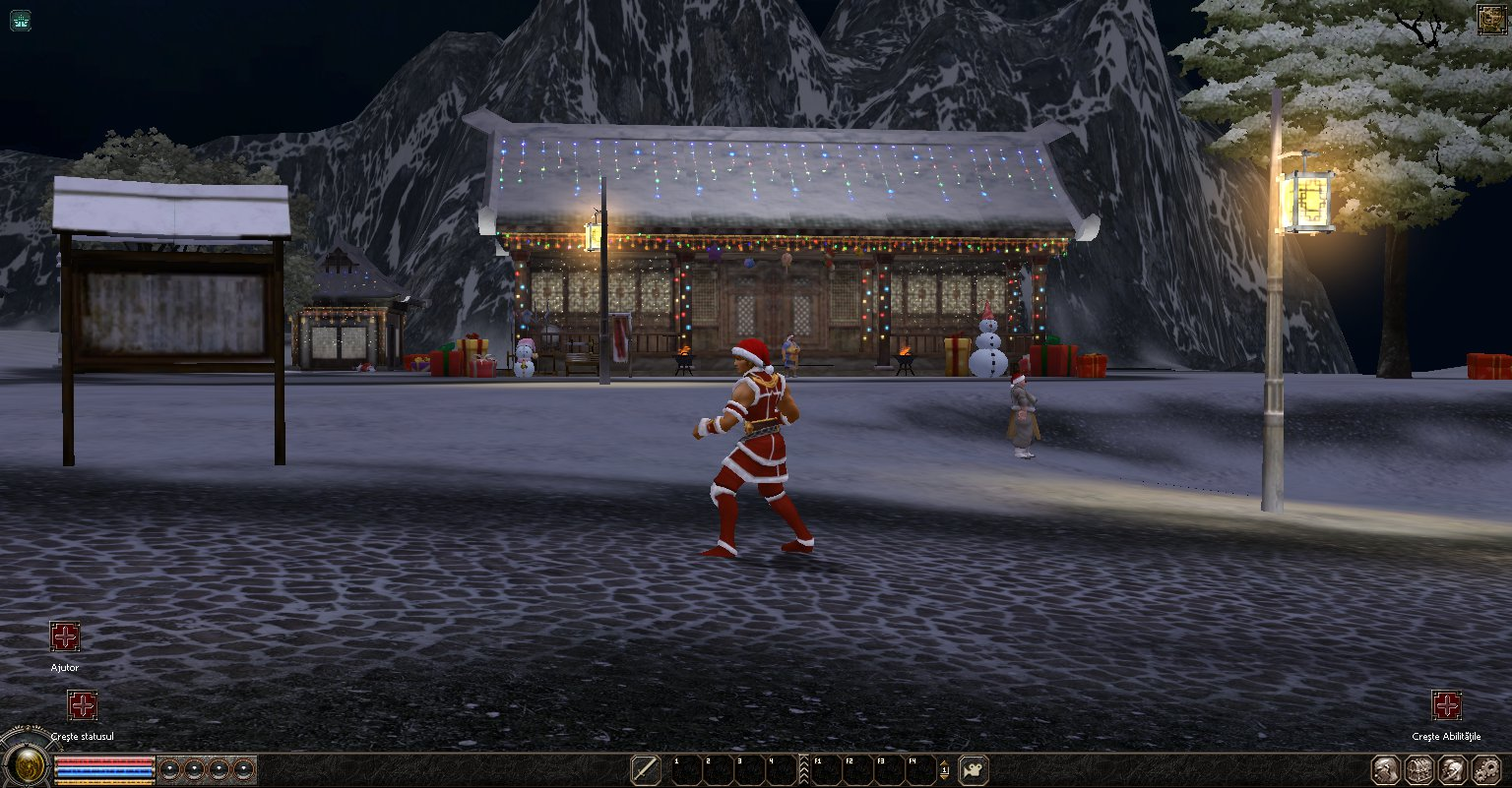
Task: Click the quickslot page number field showing 1
Action: [x=945, y=771]
